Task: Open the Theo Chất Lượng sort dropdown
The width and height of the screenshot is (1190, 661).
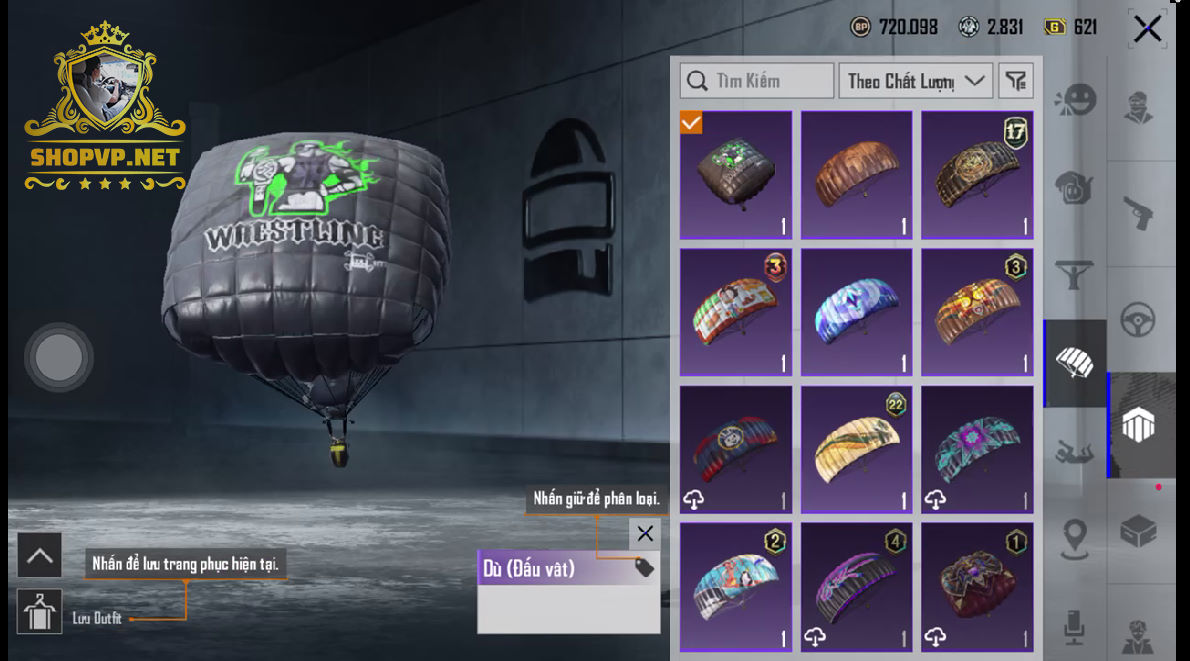Action: 915,81
